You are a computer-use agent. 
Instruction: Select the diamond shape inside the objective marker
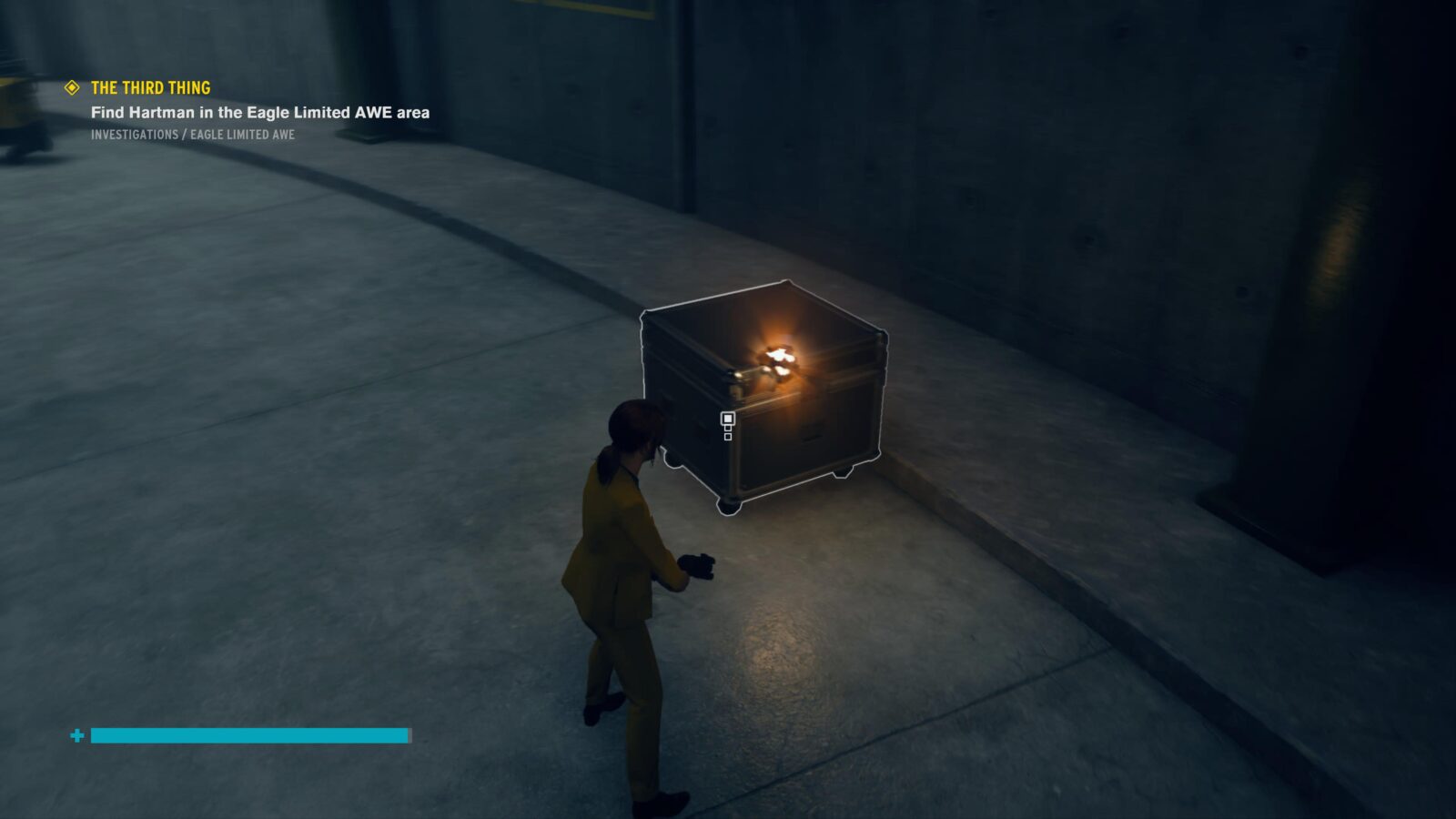71,88
